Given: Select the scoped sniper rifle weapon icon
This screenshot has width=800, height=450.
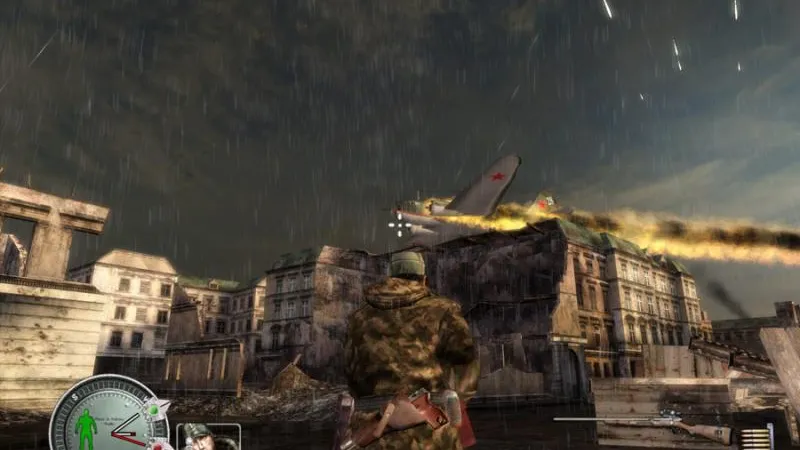Looking at the screenshot, I should point(648,424).
